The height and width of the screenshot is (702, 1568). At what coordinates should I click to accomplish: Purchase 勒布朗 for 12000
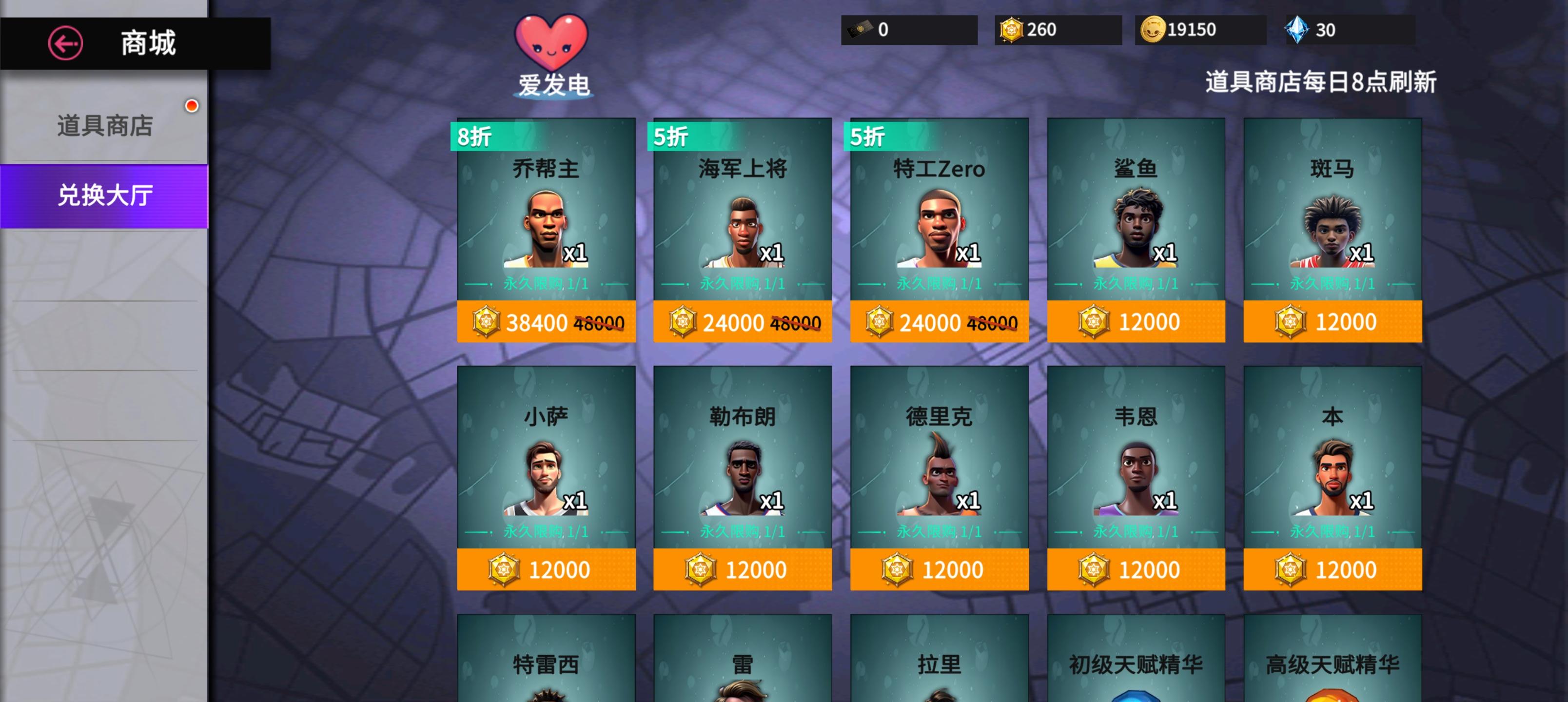tap(742, 568)
